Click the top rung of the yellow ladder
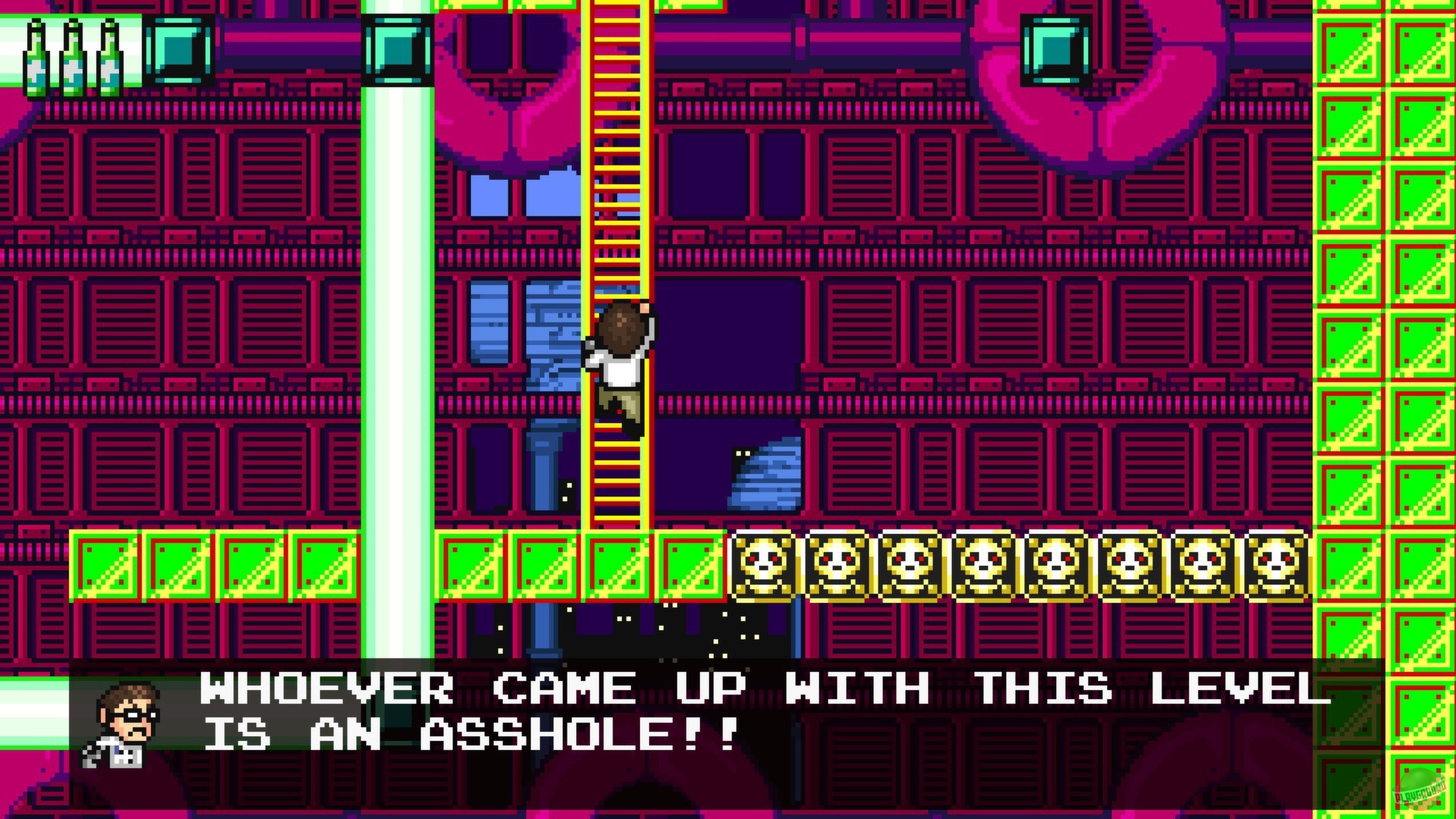The image size is (1456, 819). 616,8
